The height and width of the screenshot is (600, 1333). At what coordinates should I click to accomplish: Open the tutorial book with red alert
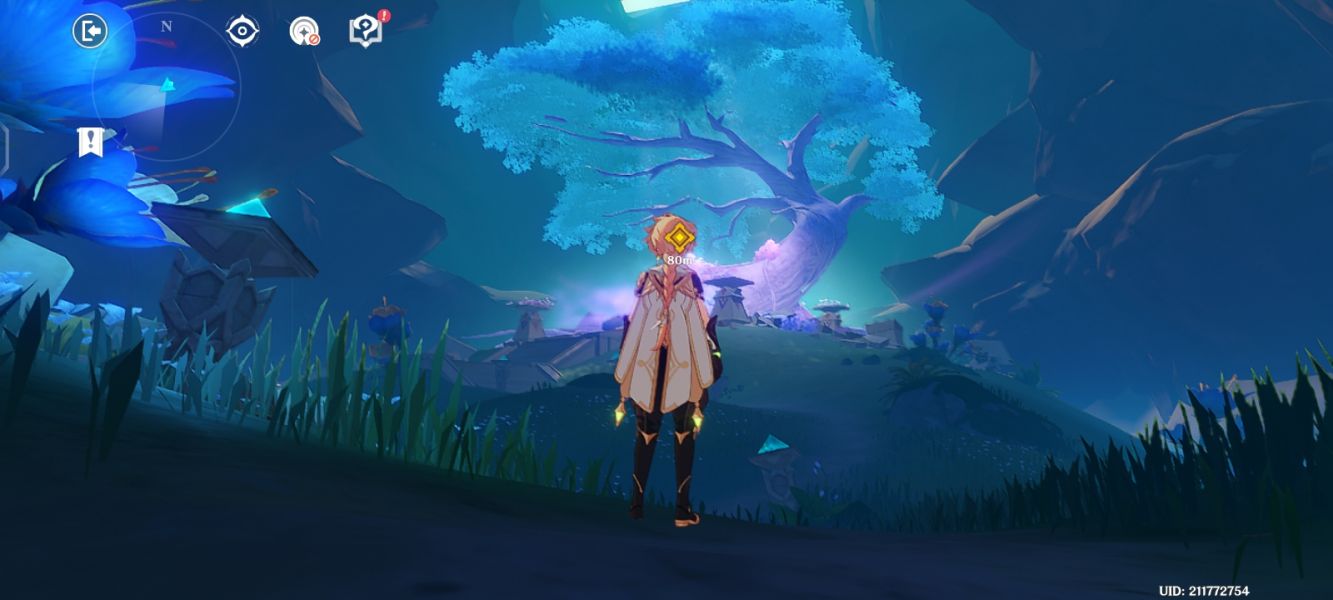[365, 31]
